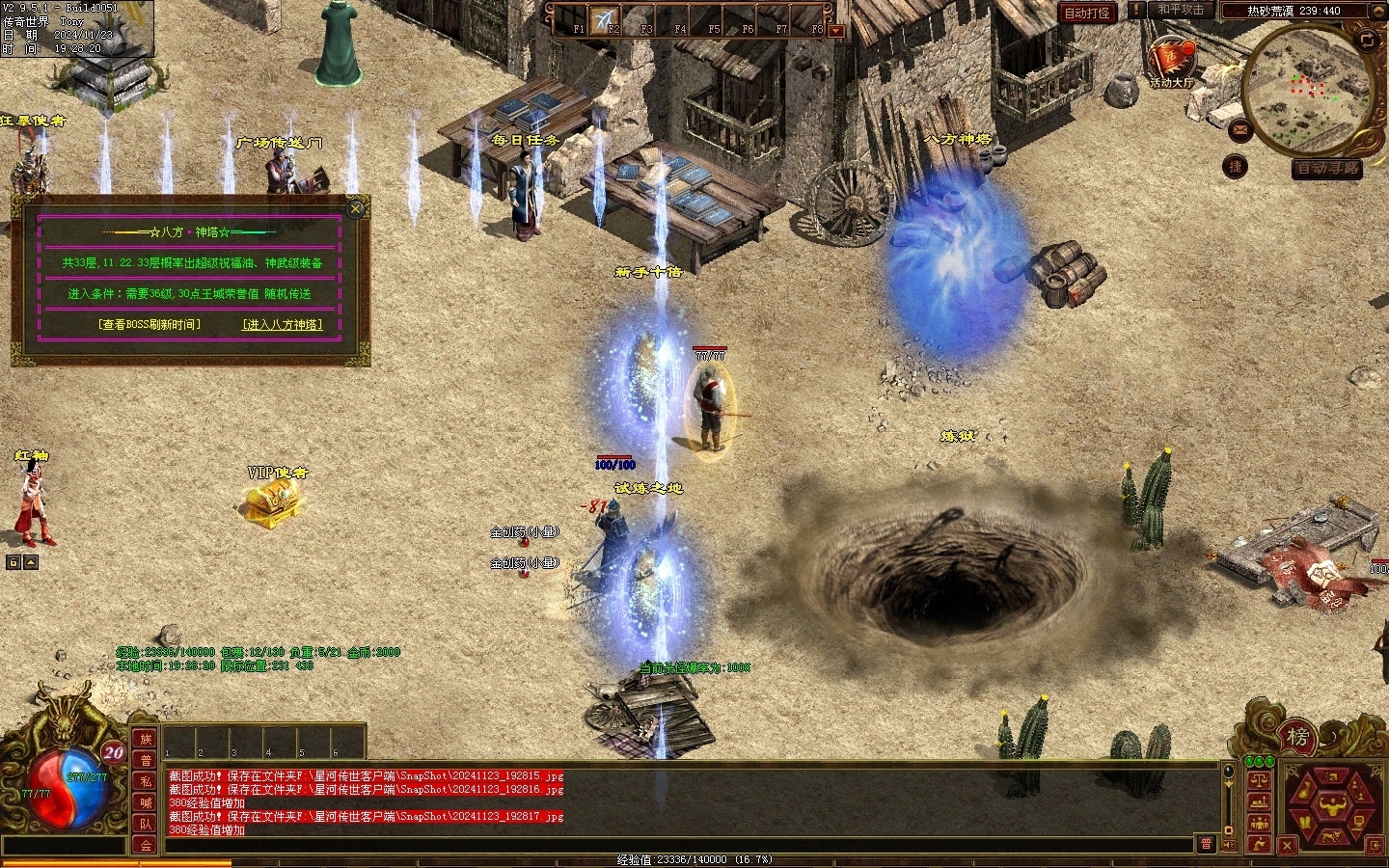Select the 族 clan chat channel

point(146,739)
